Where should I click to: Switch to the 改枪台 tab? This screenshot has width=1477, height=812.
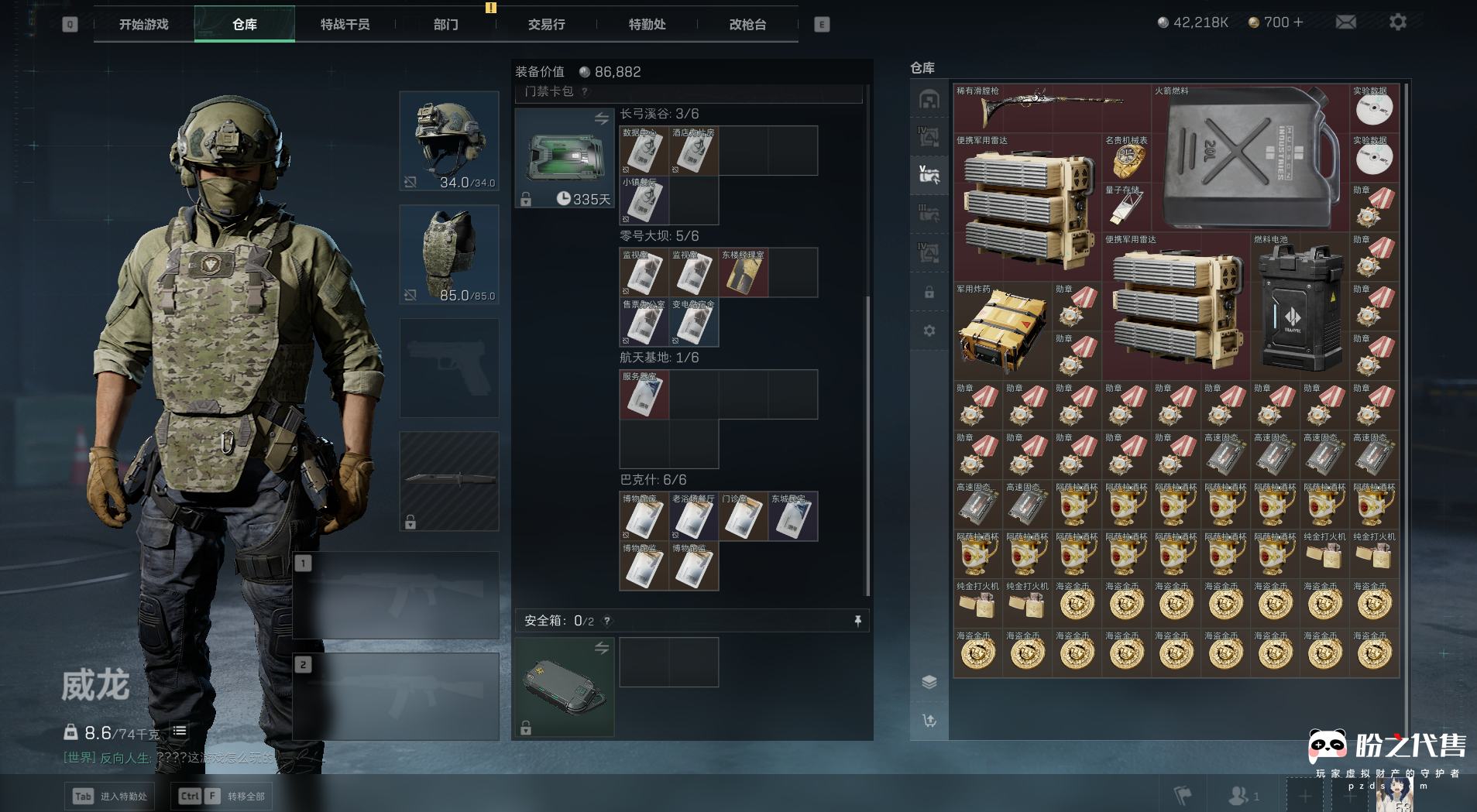click(x=747, y=24)
